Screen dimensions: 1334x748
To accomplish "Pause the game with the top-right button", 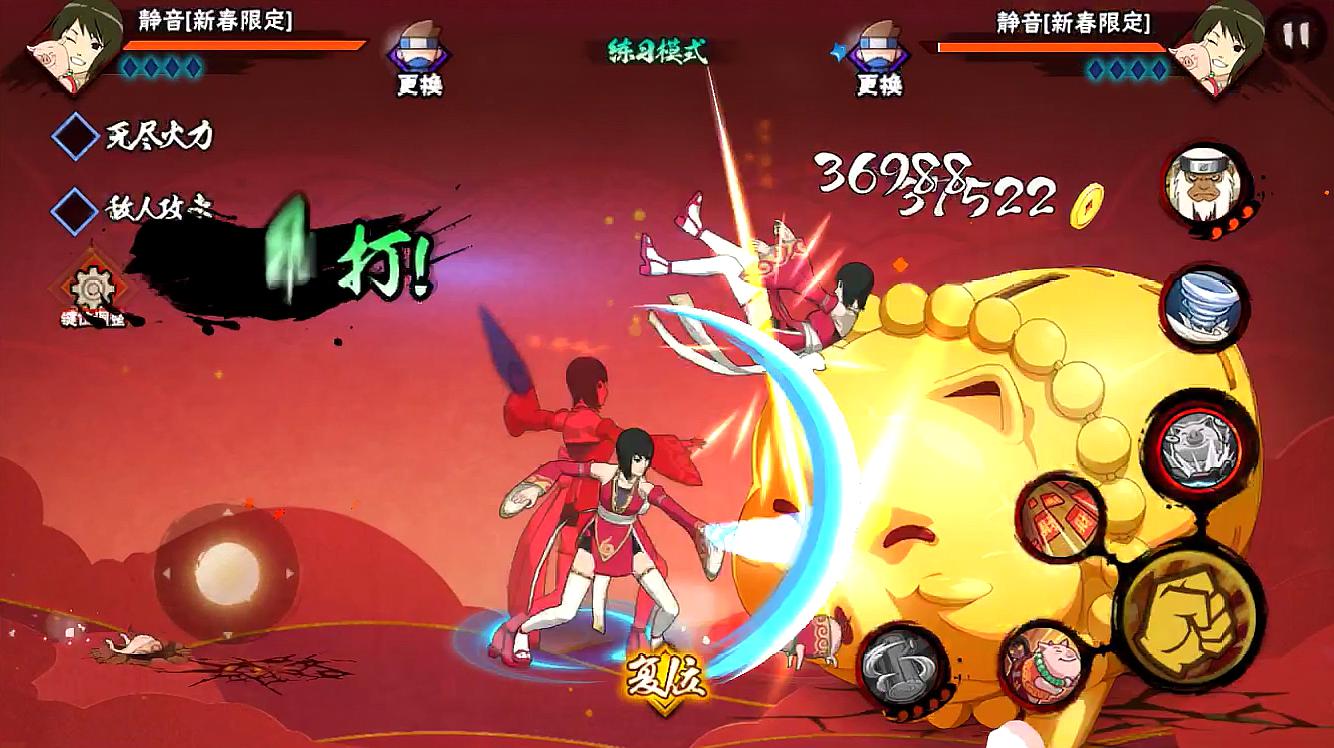I will point(1296,35).
